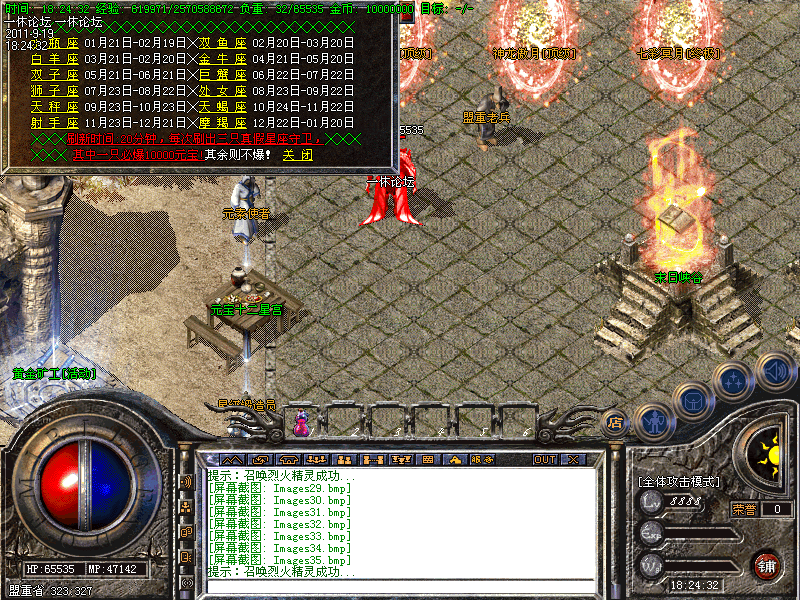The height and width of the screenshot is (600, 800).
Task: Click the red 铺 stall button
Action: pyautogui.click(x=766, y=565)
